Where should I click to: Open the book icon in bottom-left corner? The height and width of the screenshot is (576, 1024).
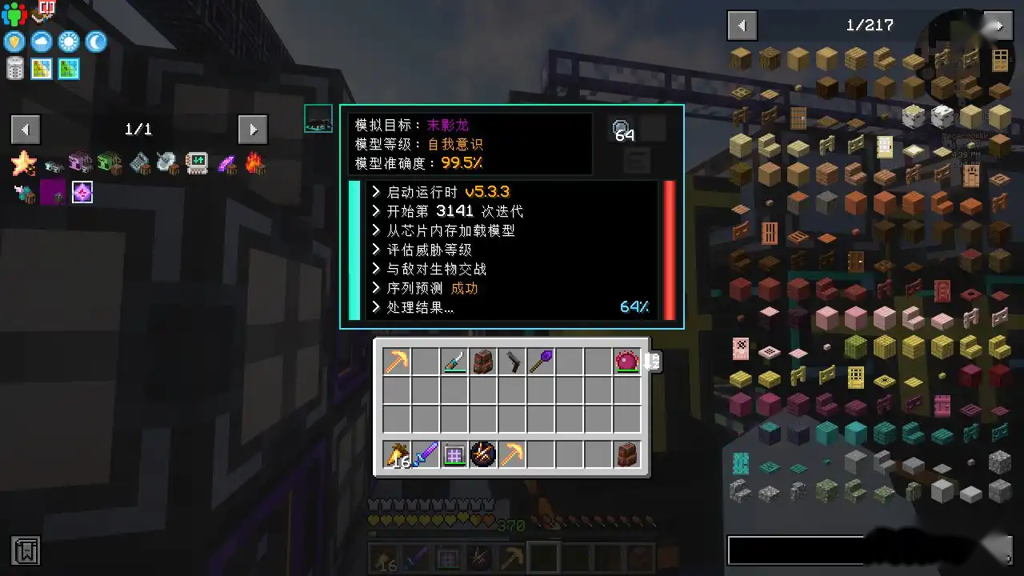[x=26, y=549]
